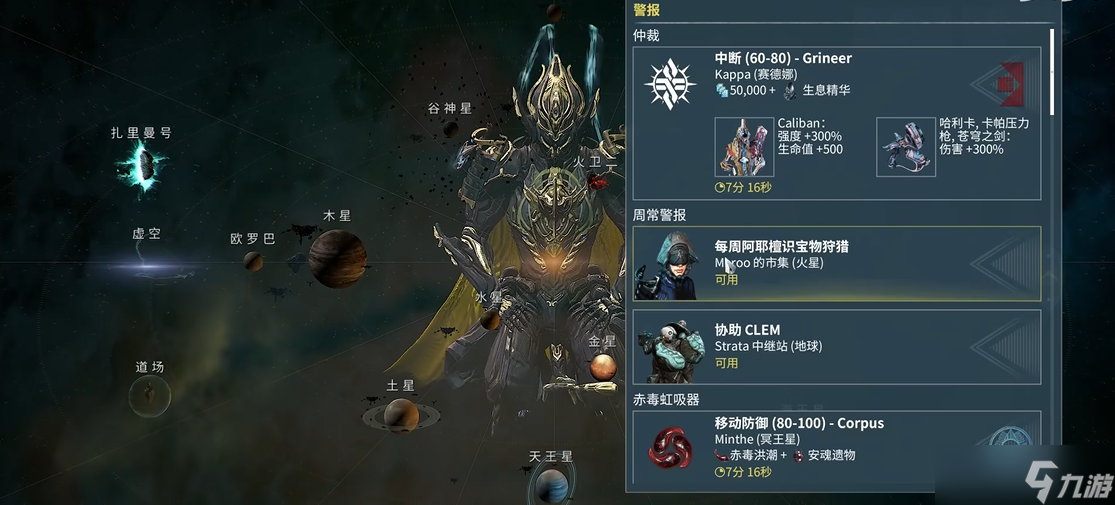Open the weekly 阿耶檀识宝物狩猎 alert
1115x505 pixels.
(836, 263)
